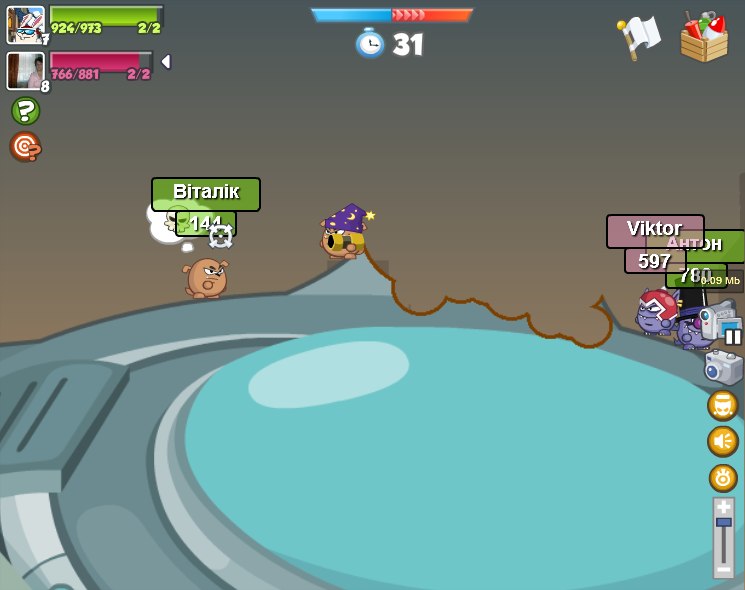Click the blue zoom slider handle

pos(723,522)
